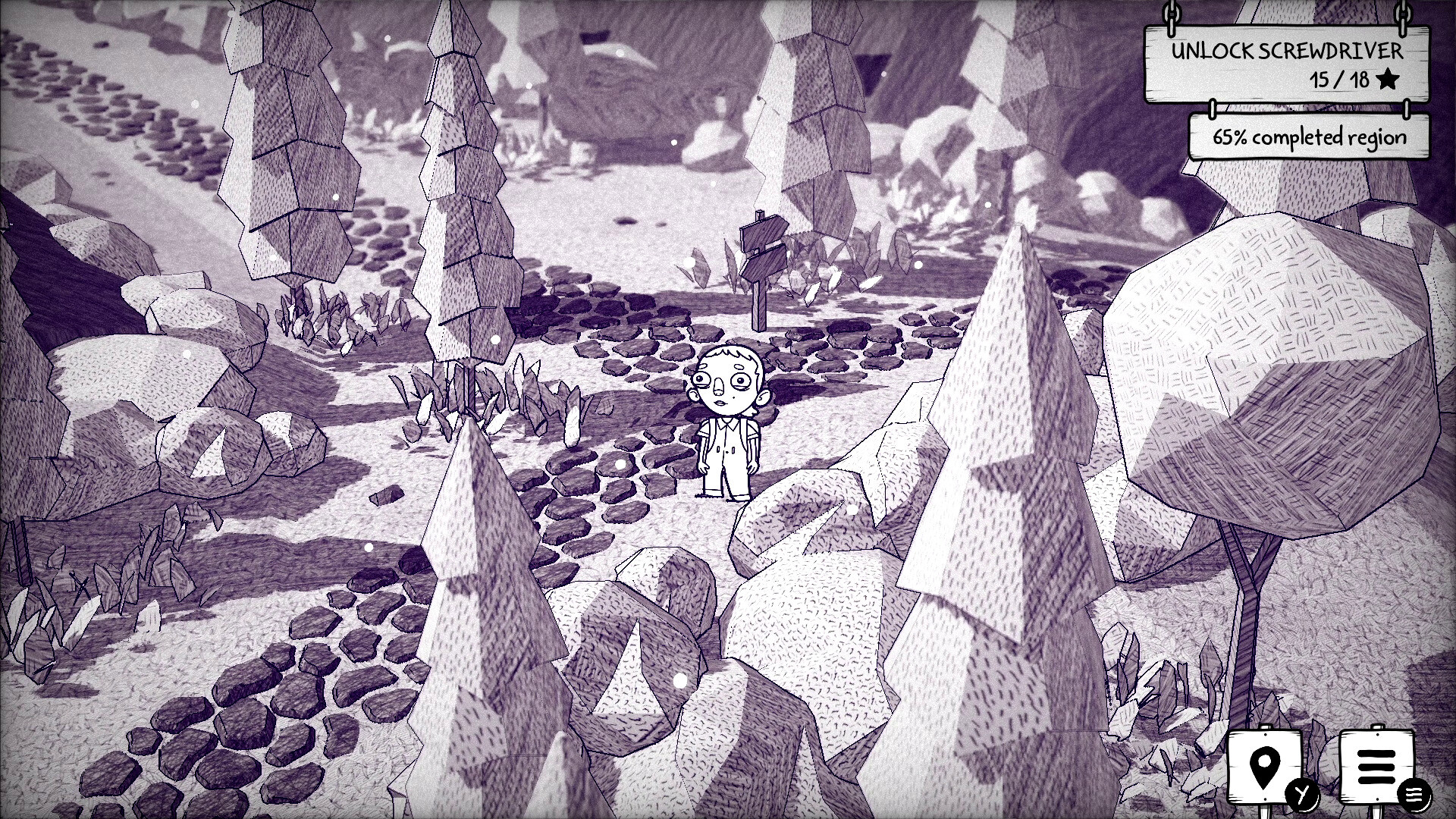Click the UNLOCK SCREWDRIVER sign

click(1287, 53)
